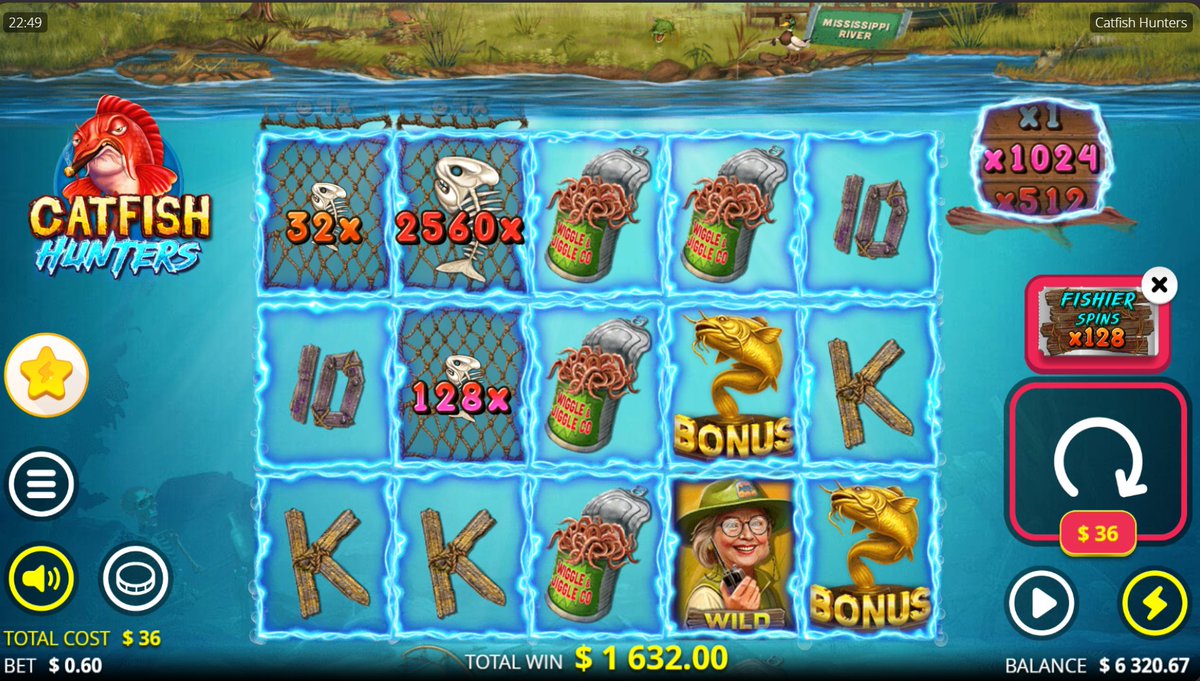Toggle the sound speaker button
1200x681 pixels.
click(41, 579)
